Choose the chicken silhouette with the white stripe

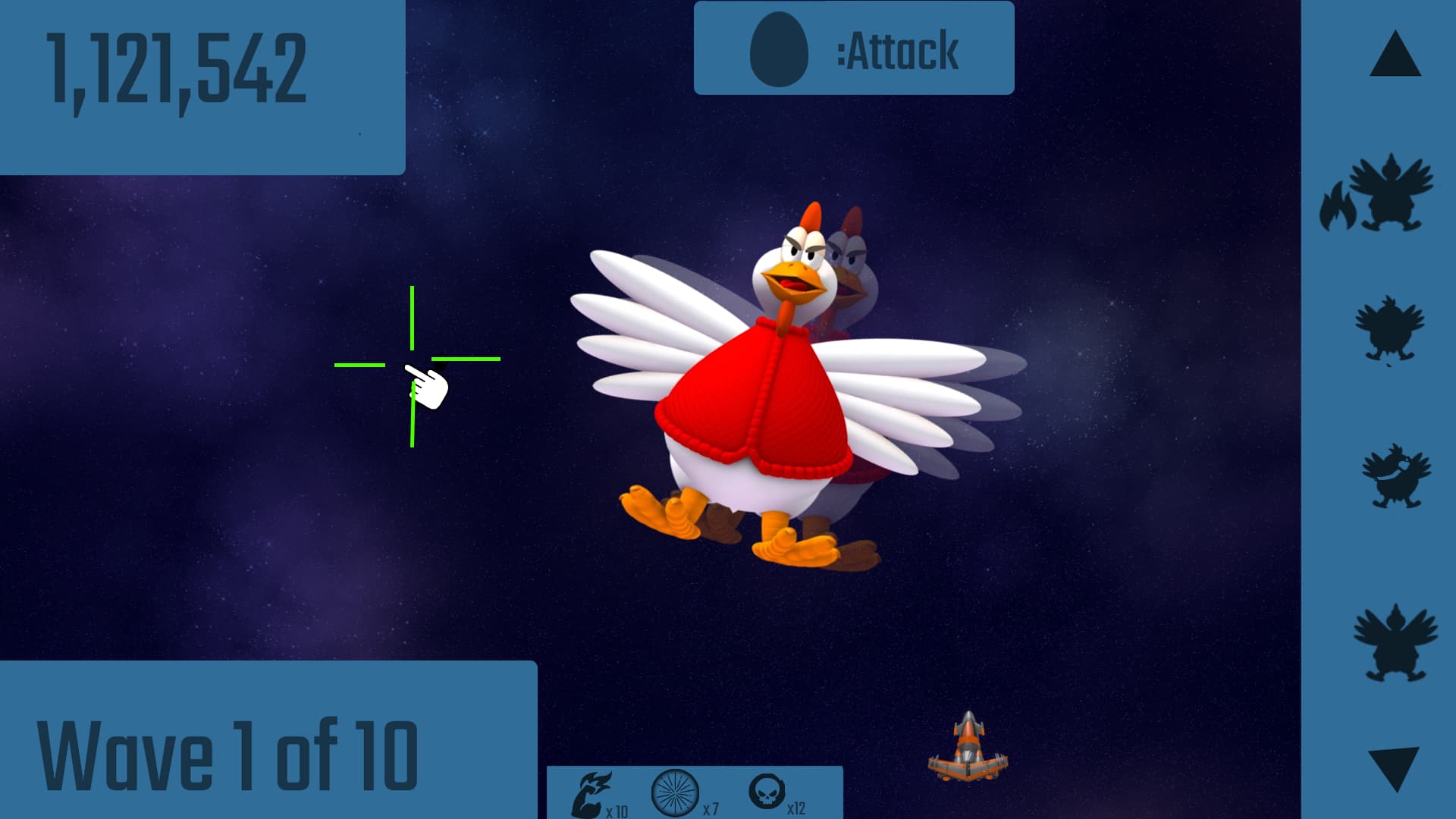1395,476
